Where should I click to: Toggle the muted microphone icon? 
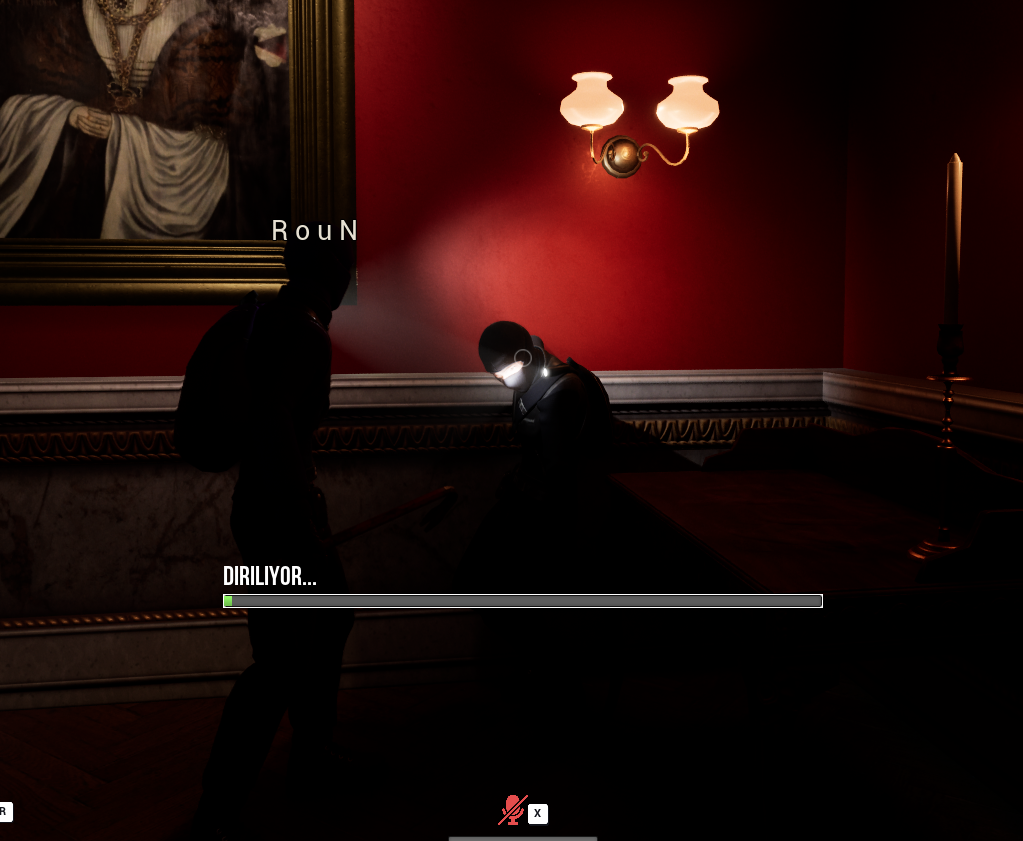point(512,810)
